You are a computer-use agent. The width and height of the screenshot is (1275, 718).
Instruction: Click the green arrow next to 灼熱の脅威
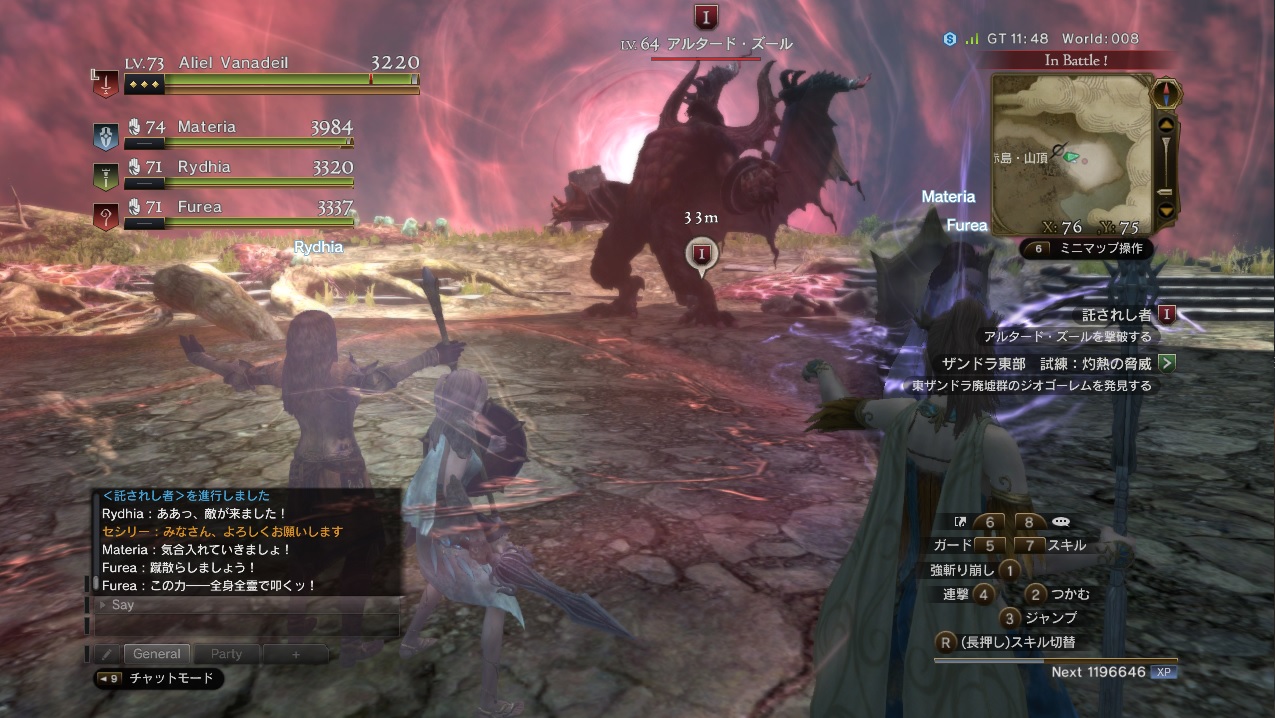[x=1166, y=363]
